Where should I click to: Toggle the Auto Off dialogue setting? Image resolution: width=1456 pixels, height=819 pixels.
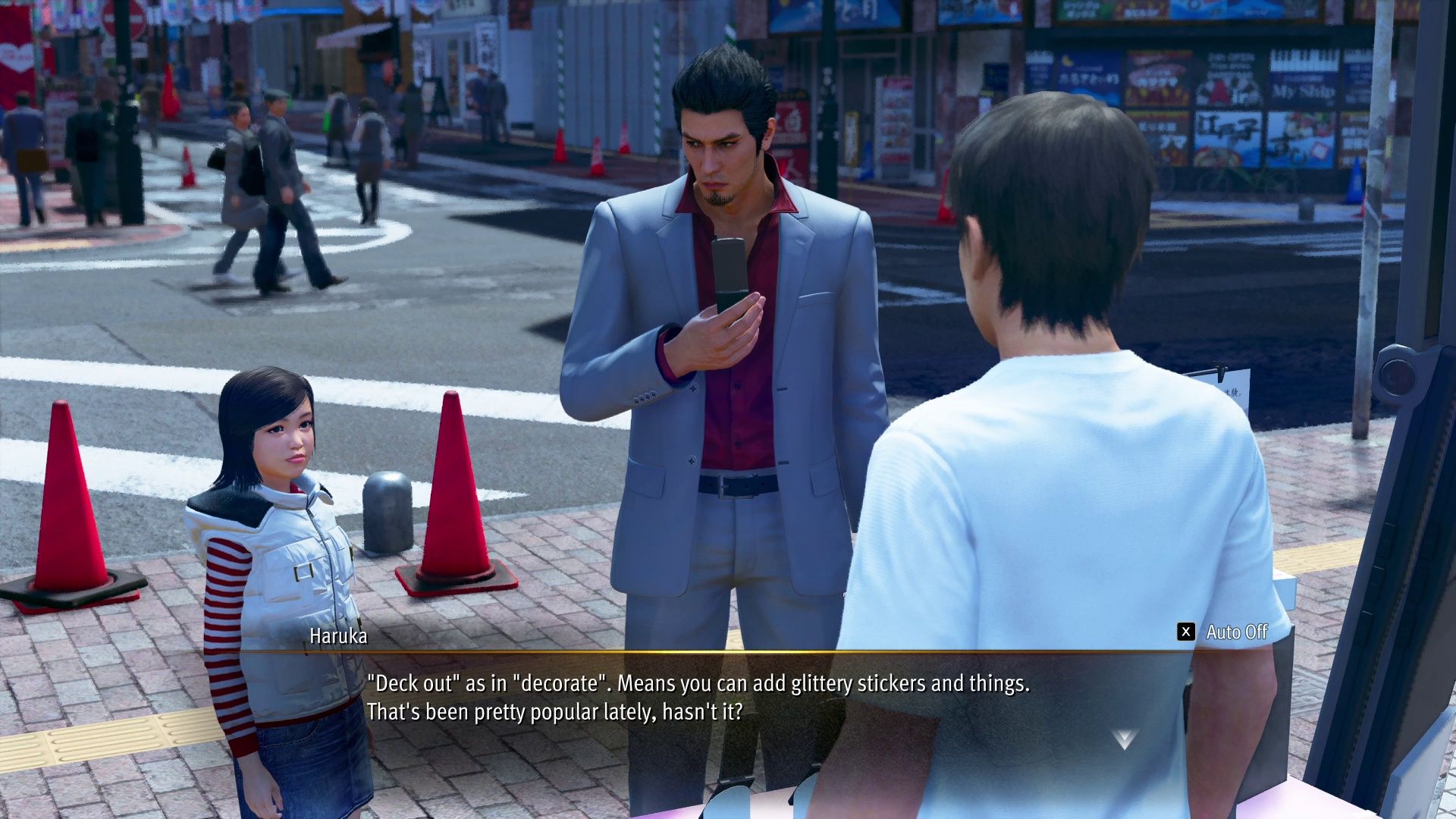coord(1222,632)
